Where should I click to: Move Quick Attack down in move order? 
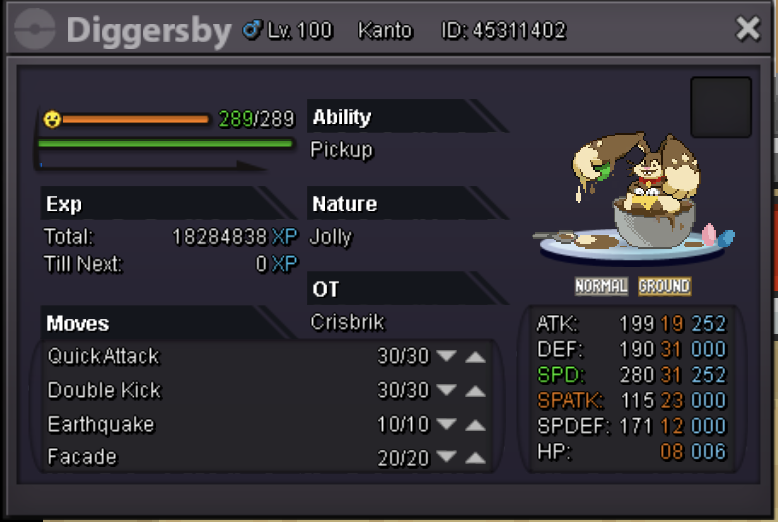tap(447, 357)
